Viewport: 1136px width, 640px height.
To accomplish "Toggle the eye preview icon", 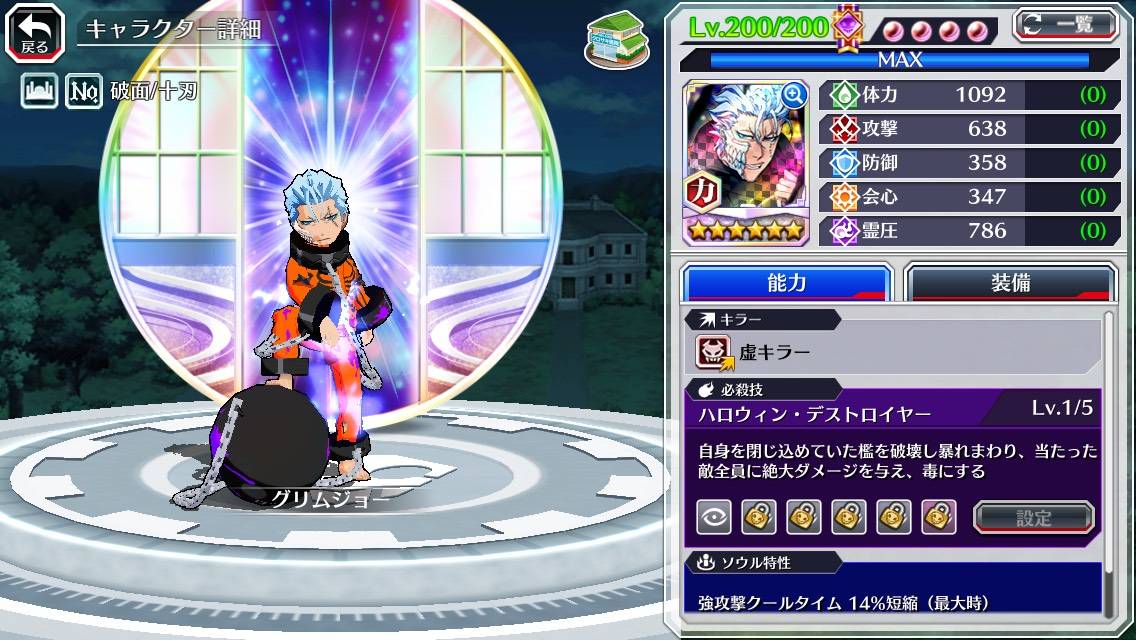I will [x=714, y=517].
